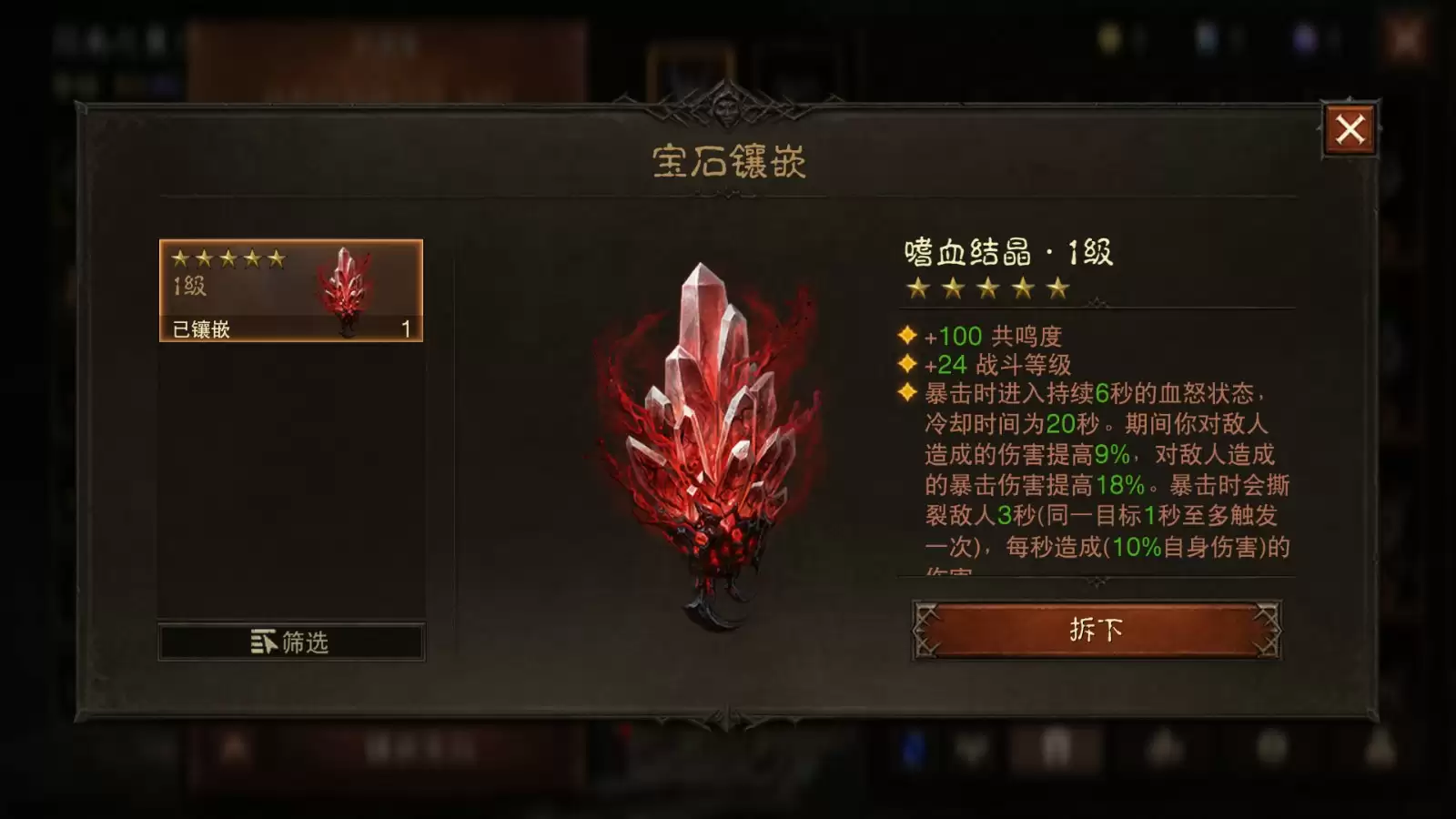1456x819 pixels.
Task: Close the 宝石镶嵌 dialog with the X
Action: tap(1351, 130)
